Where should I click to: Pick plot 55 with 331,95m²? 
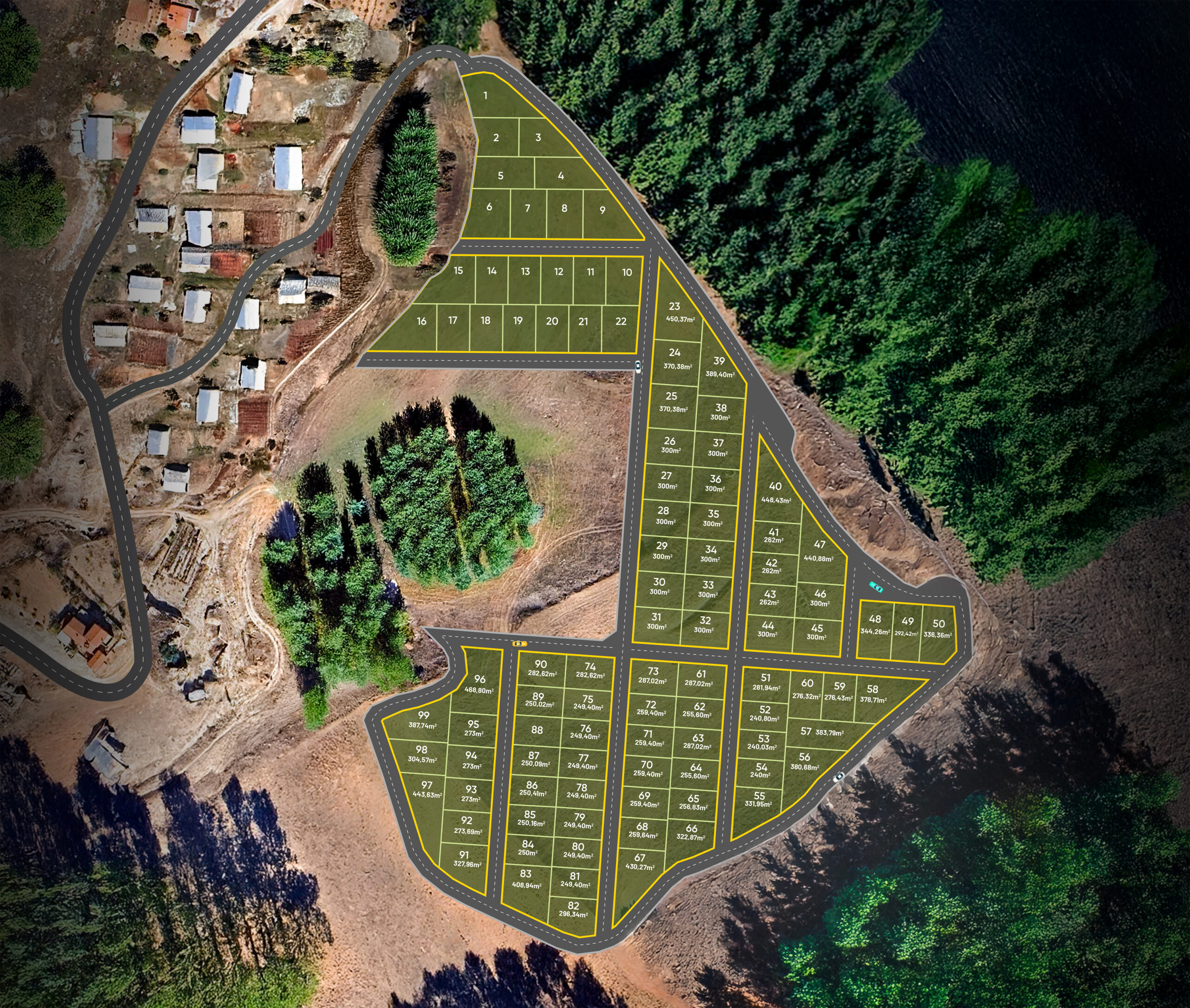(759, 799)
